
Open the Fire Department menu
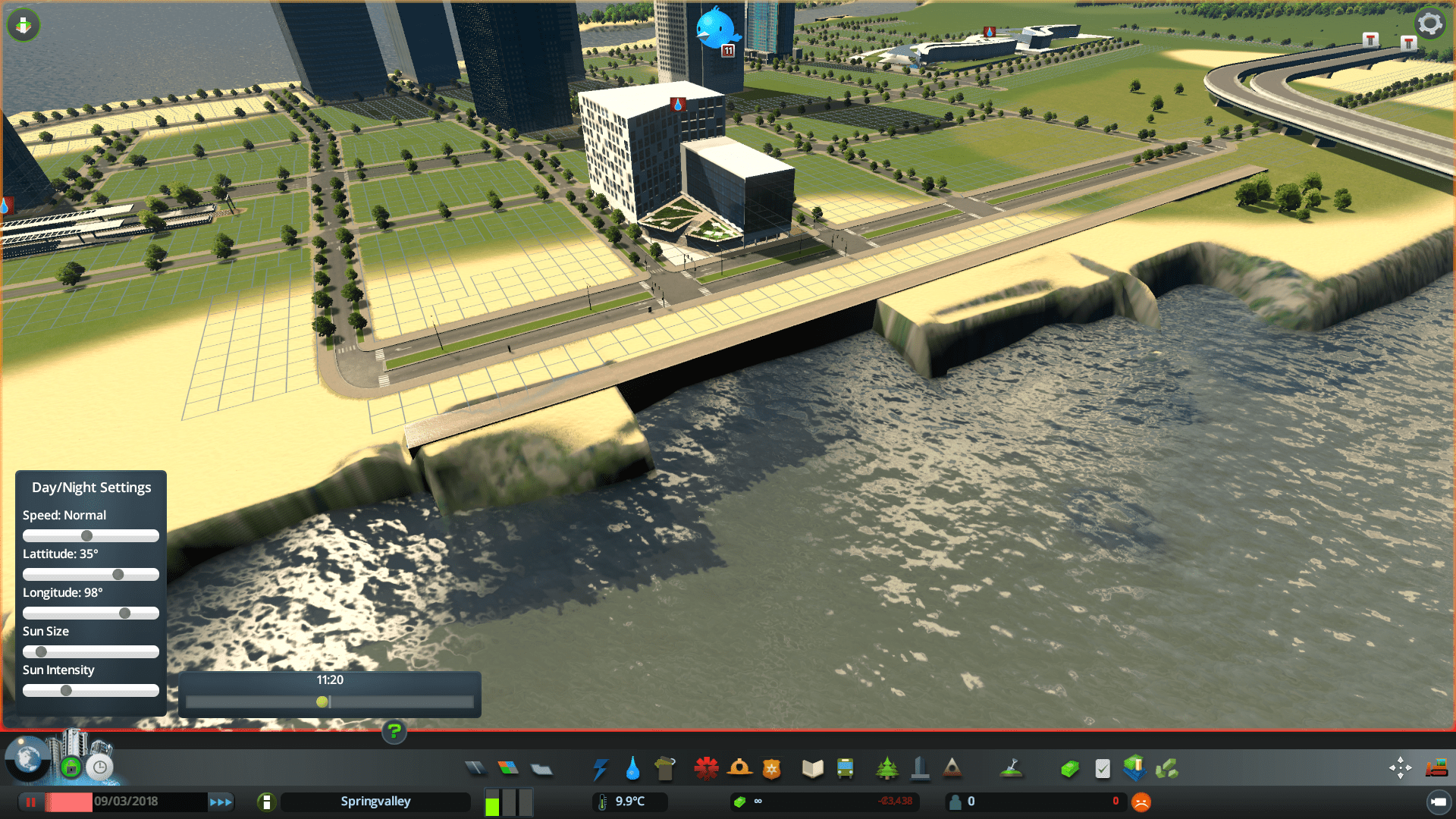741,768
